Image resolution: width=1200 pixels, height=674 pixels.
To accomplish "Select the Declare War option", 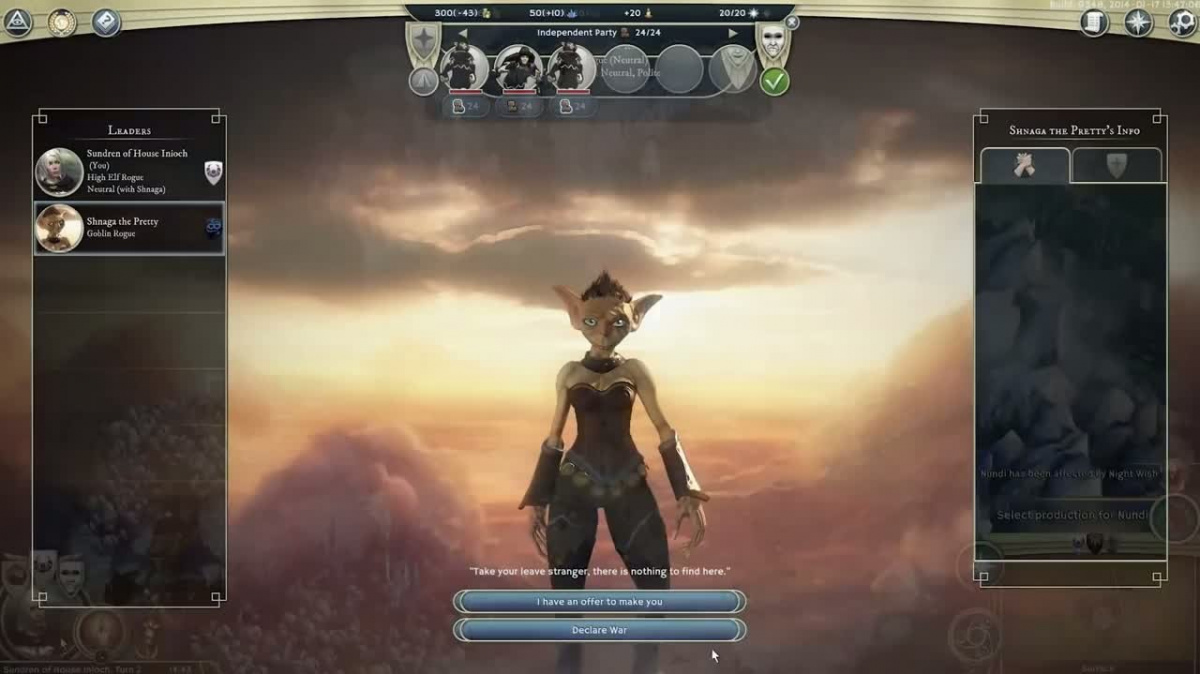I will 599,630.
